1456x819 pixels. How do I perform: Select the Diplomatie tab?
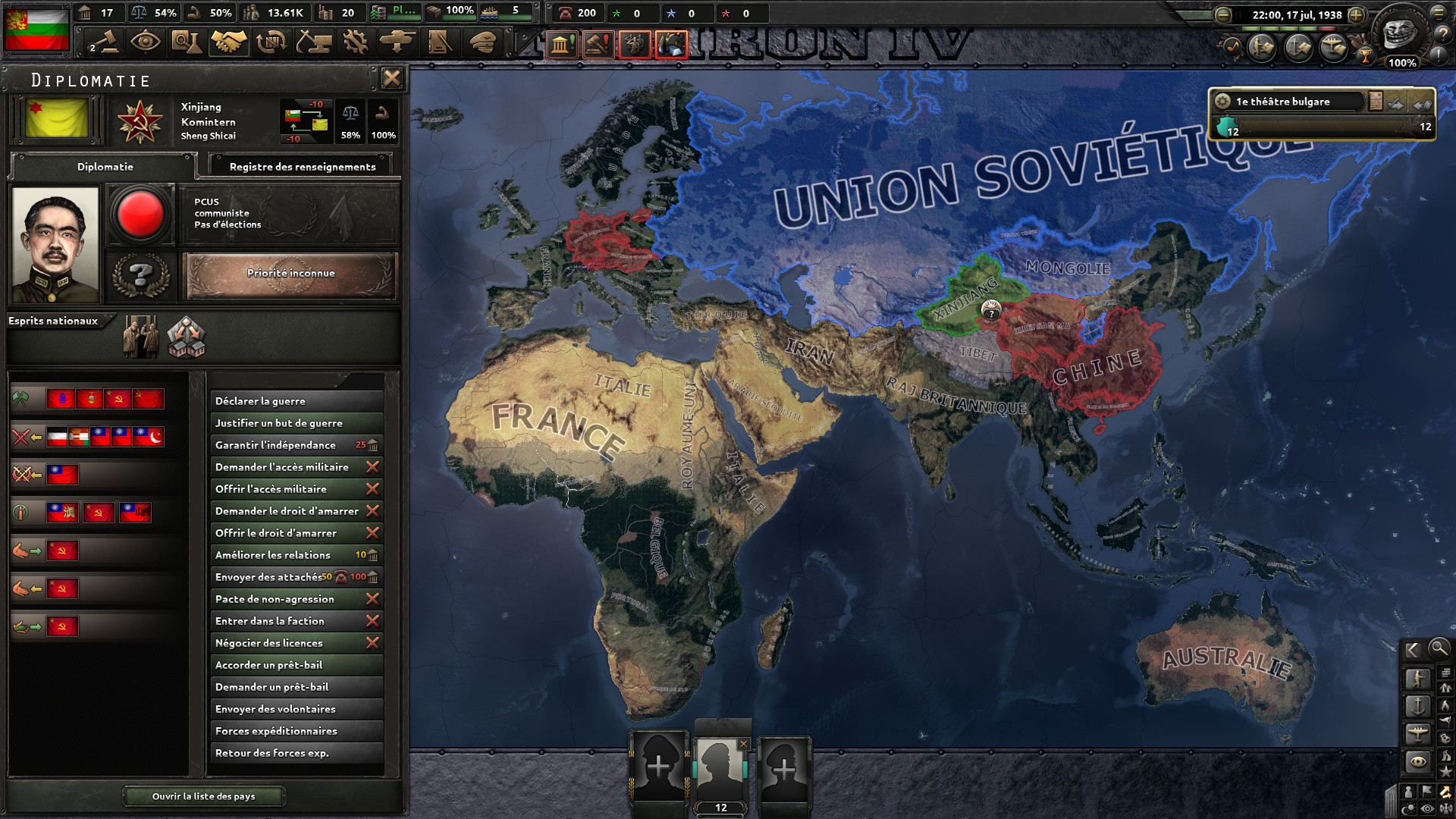[x=104, y=168]
